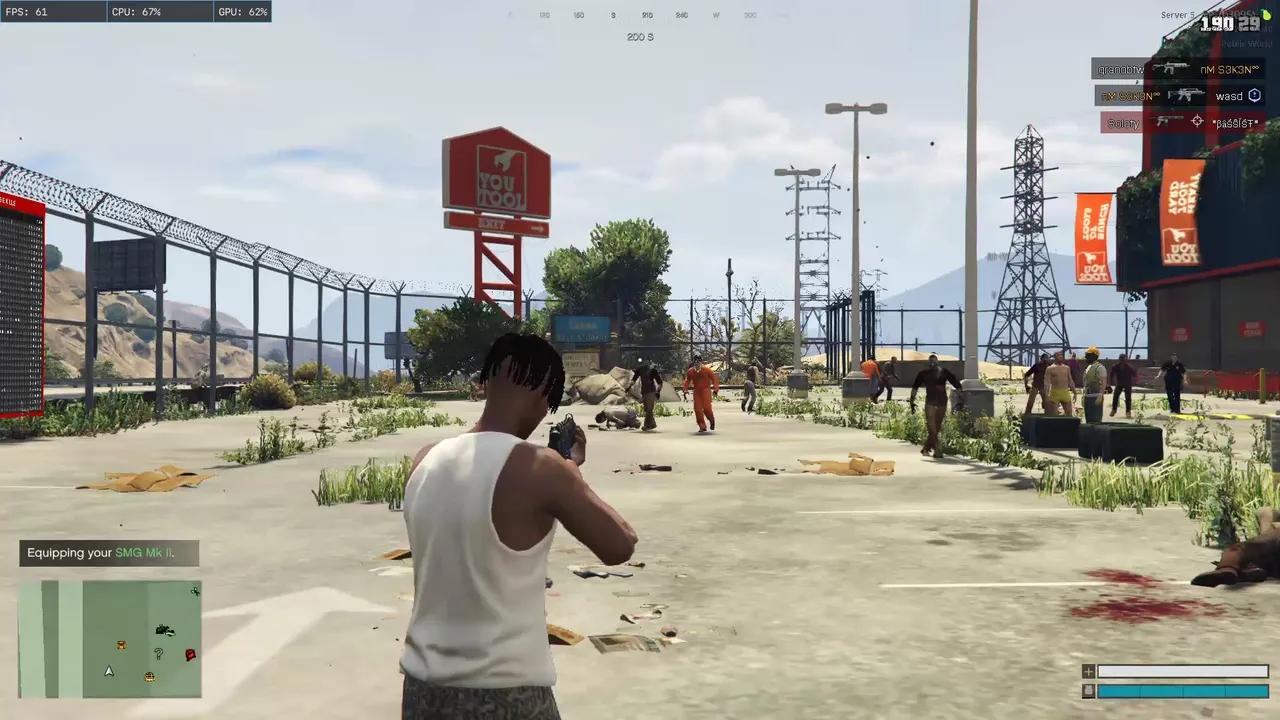Click the red blip on the minimap
This screenshot has height=720, width=1280.
click(x=190, y=655)
